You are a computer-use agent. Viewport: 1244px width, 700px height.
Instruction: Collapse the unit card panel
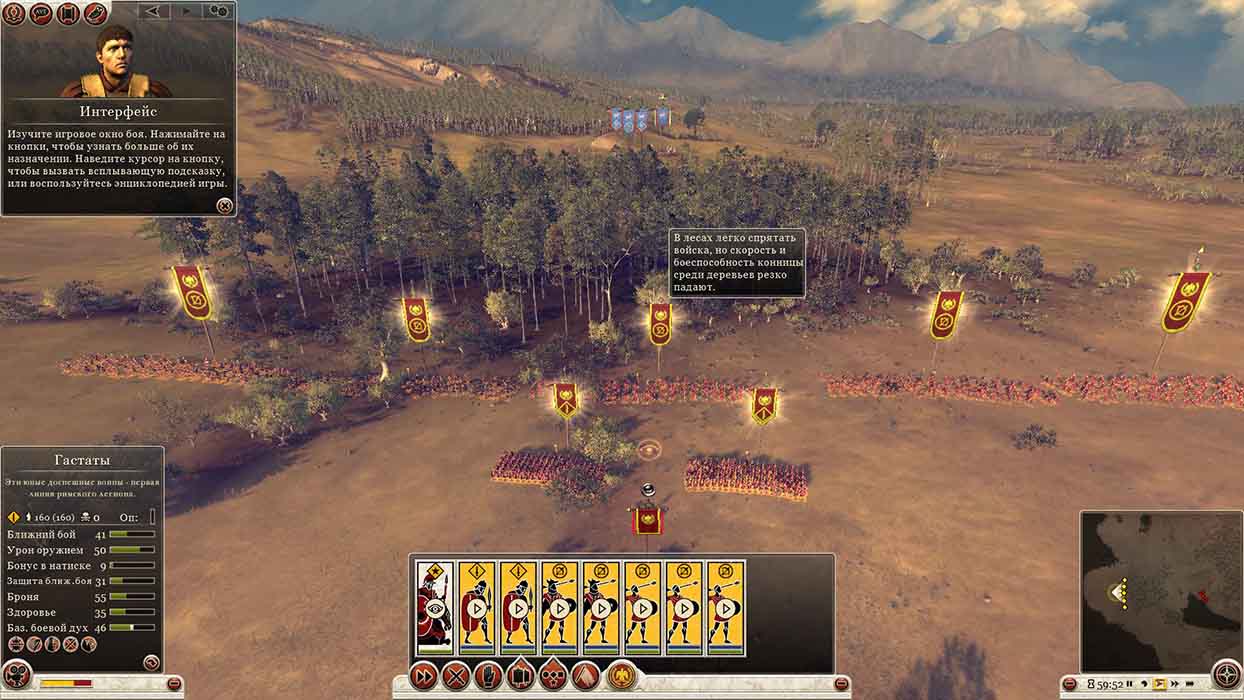coord(841,684)
